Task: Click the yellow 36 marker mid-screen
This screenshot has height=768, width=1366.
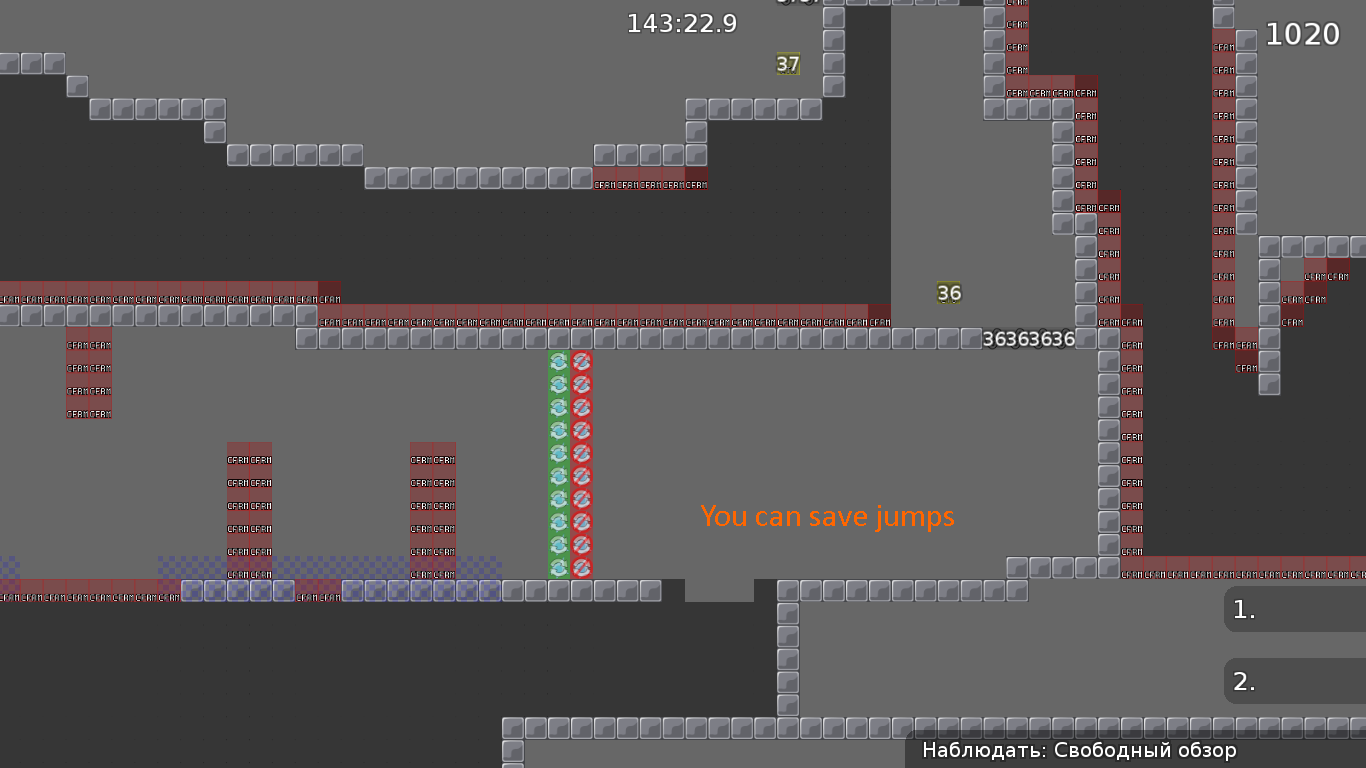Action: pyautogui.click(x=948, y=293)
